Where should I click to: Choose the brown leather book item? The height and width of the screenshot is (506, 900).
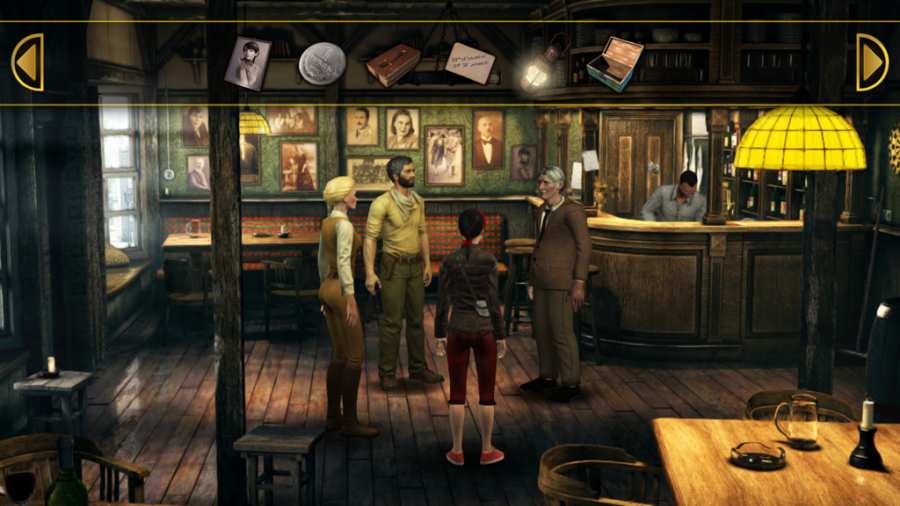click(x=393, y=65)
